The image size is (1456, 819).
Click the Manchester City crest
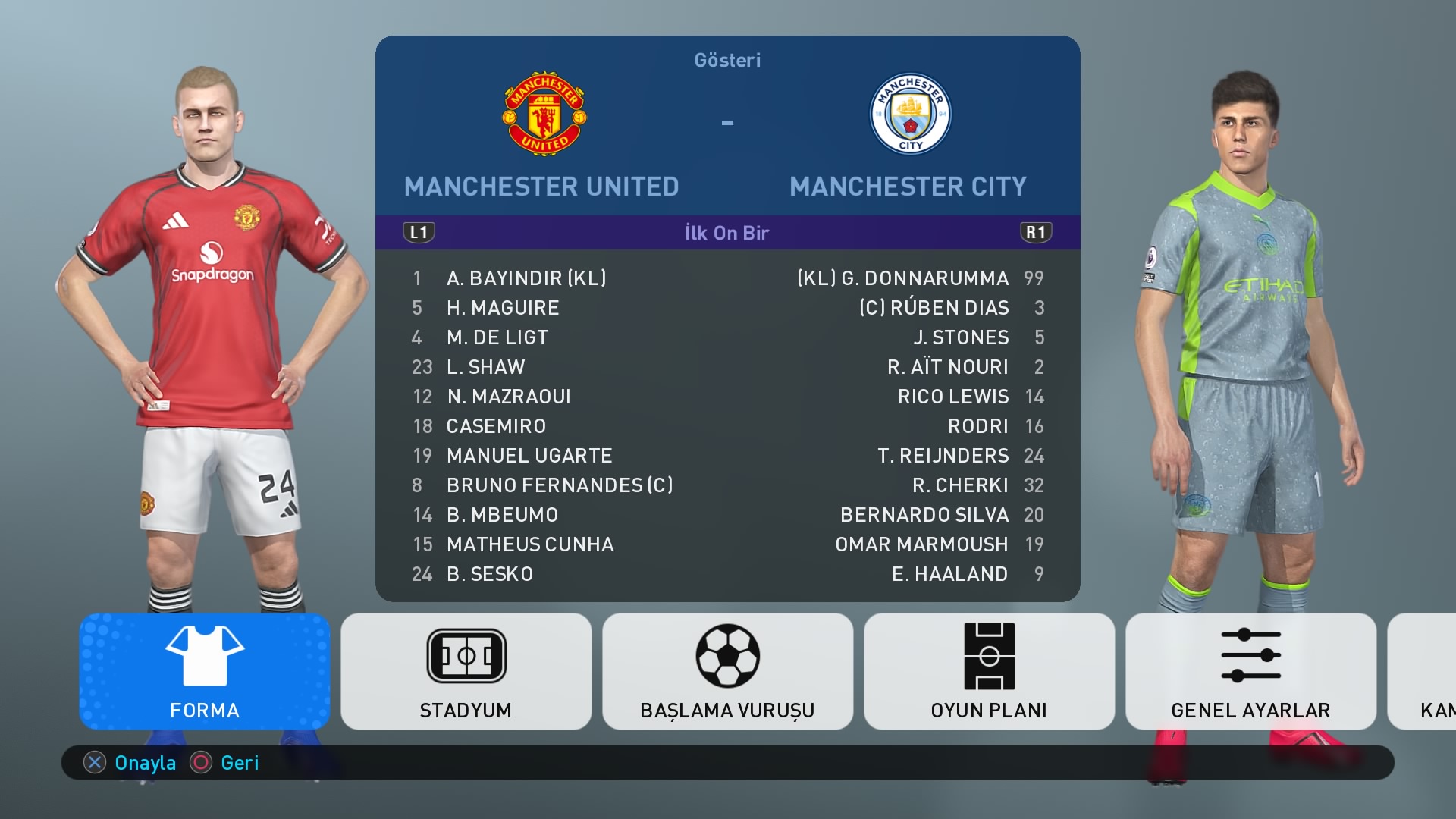(910, 115)
